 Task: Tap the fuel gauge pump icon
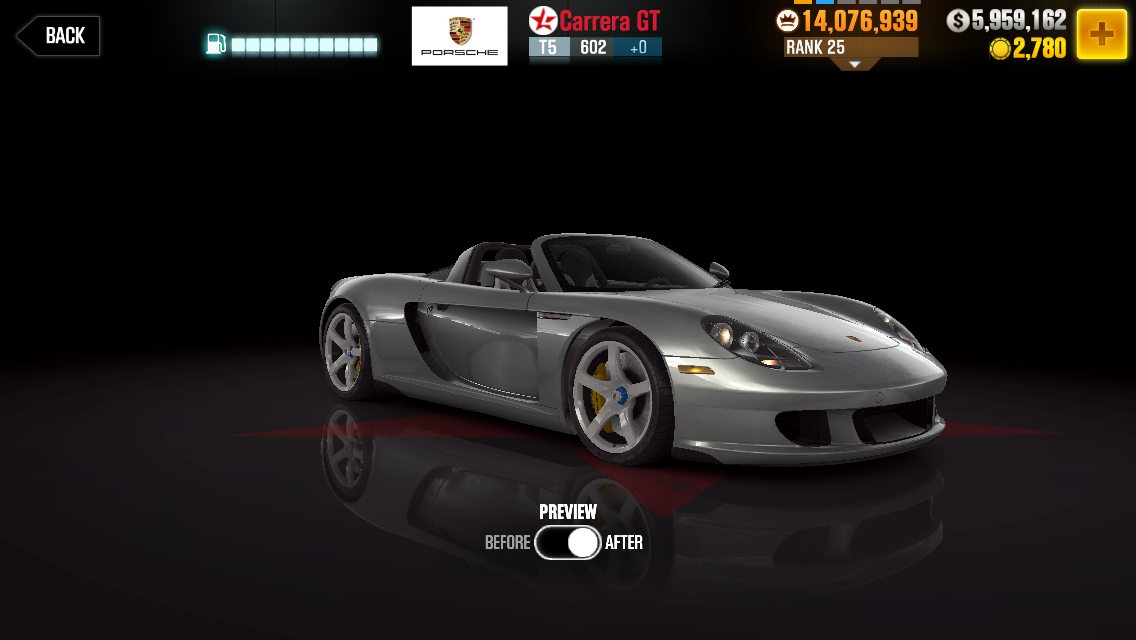[216, 44]
